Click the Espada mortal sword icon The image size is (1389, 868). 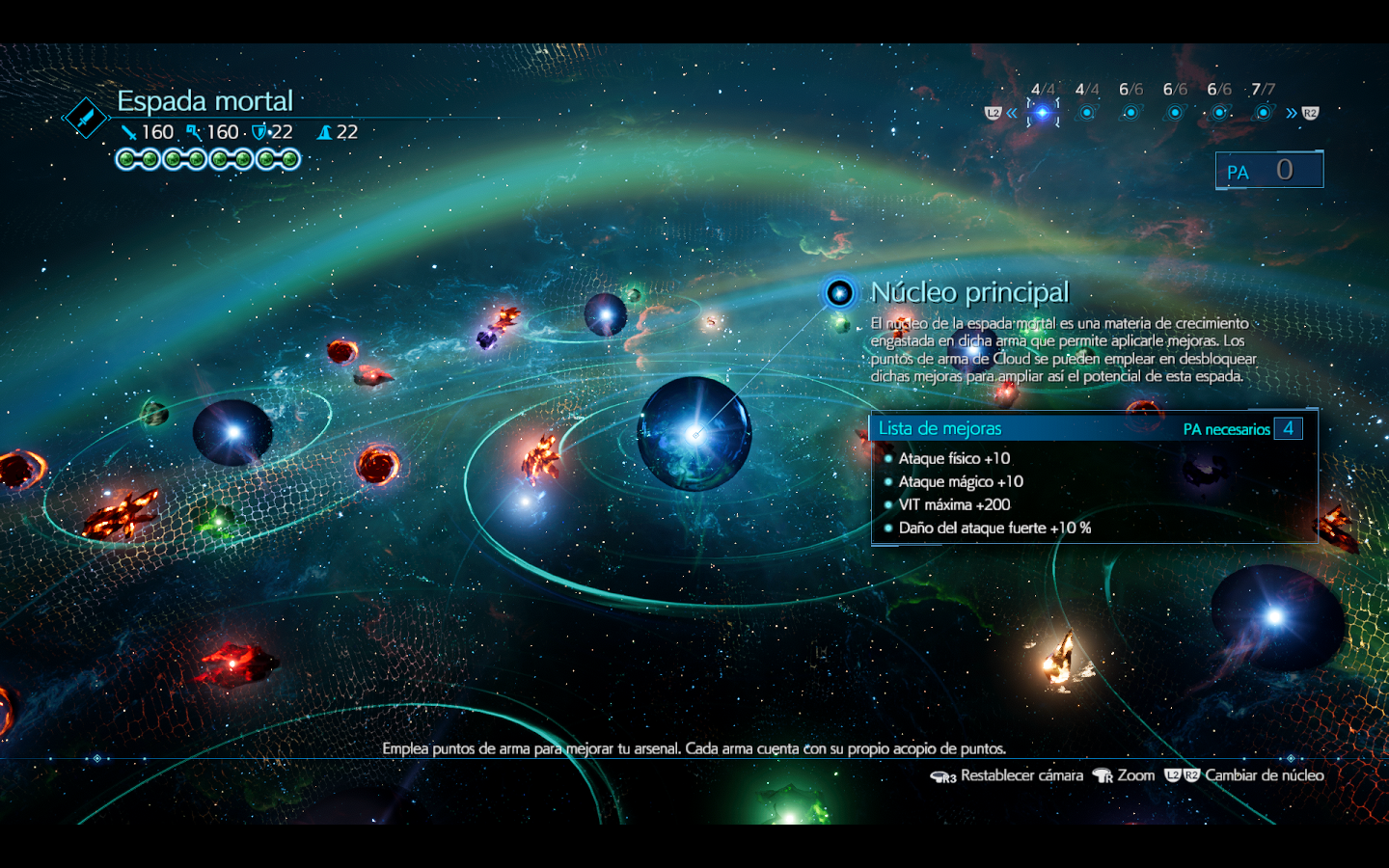(87, 118)
